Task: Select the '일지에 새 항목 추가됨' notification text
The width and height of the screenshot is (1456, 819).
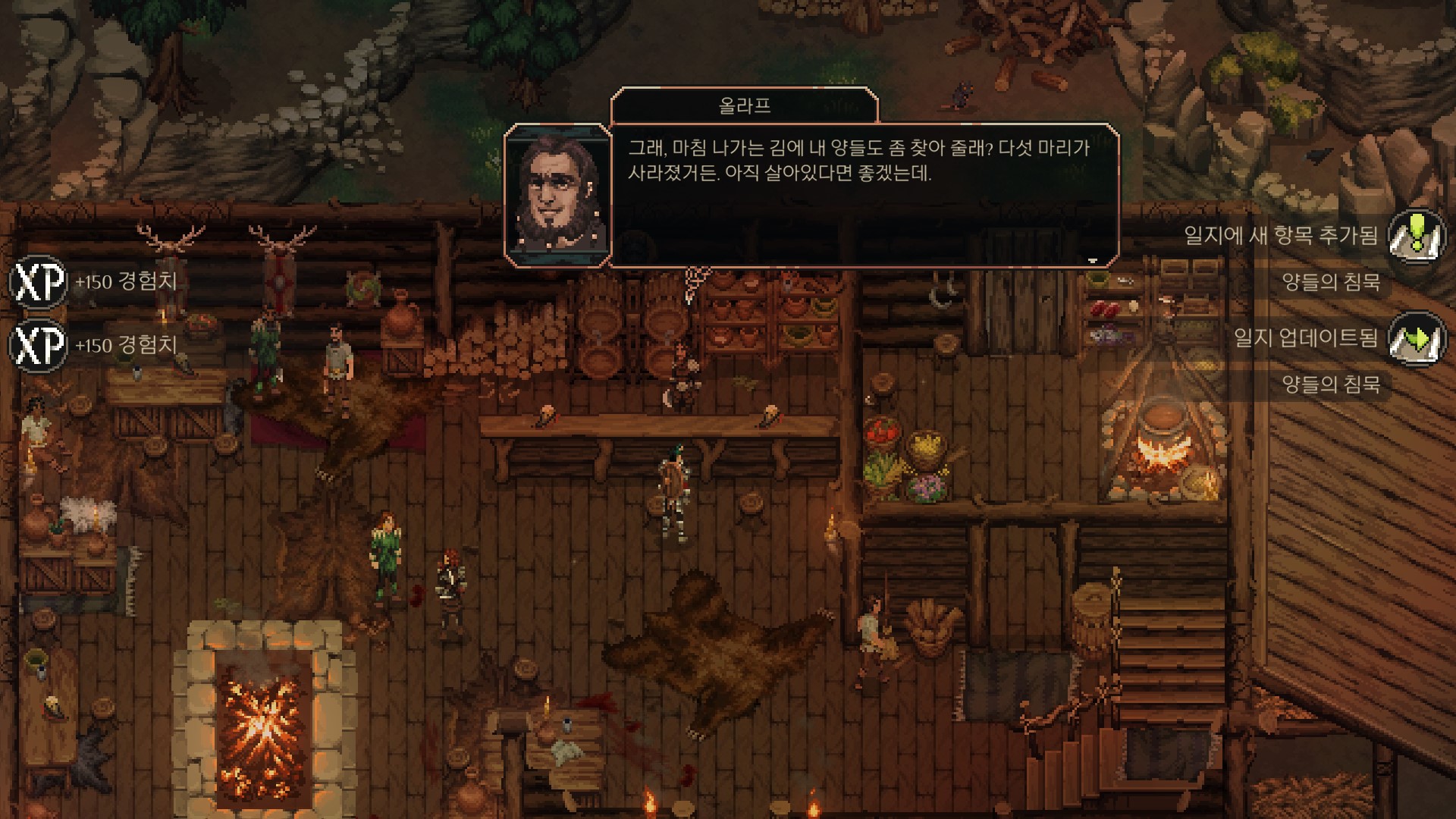Action: point(1281,235)
